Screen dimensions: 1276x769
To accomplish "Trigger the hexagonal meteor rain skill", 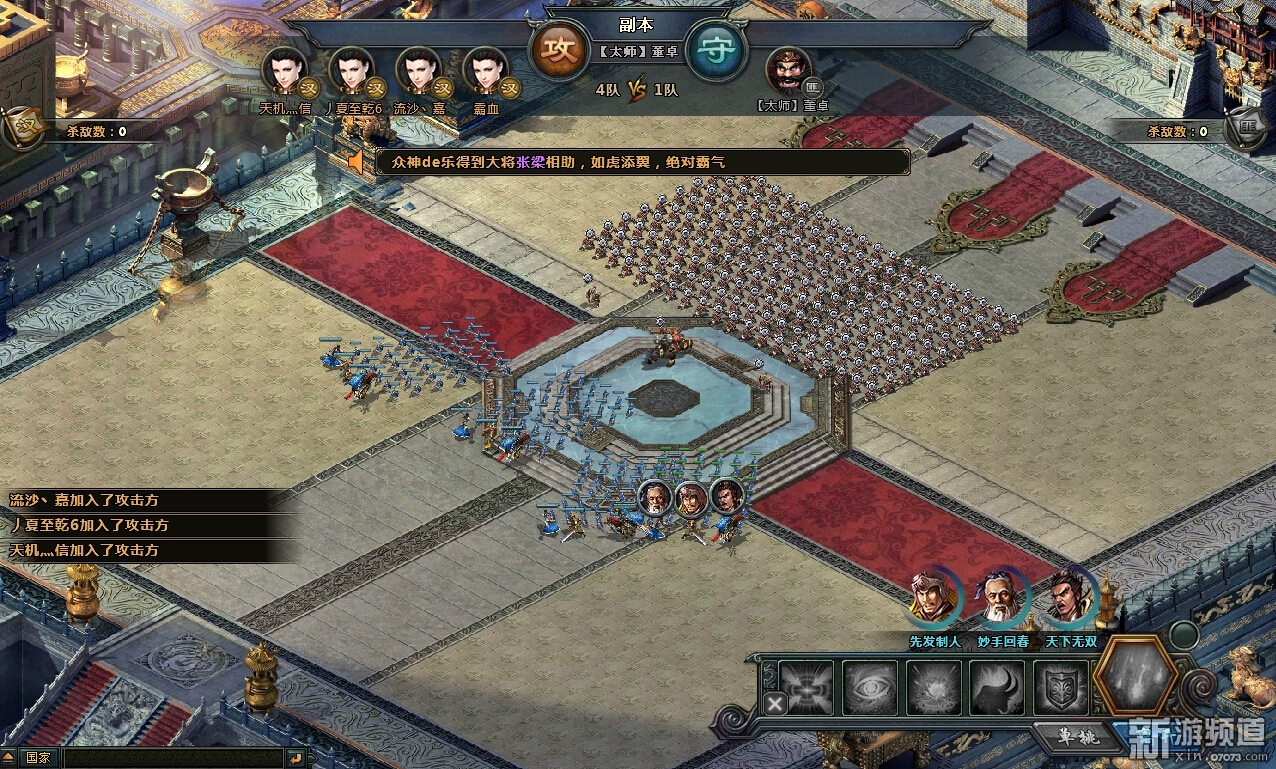I will pos(1135,678).
